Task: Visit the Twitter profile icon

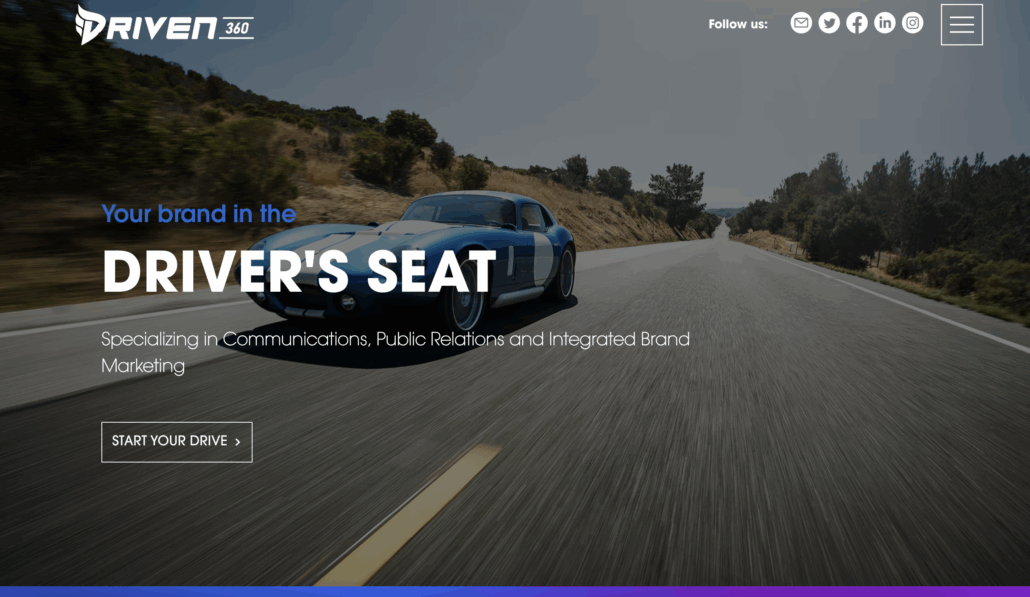Action: (829, 23)
